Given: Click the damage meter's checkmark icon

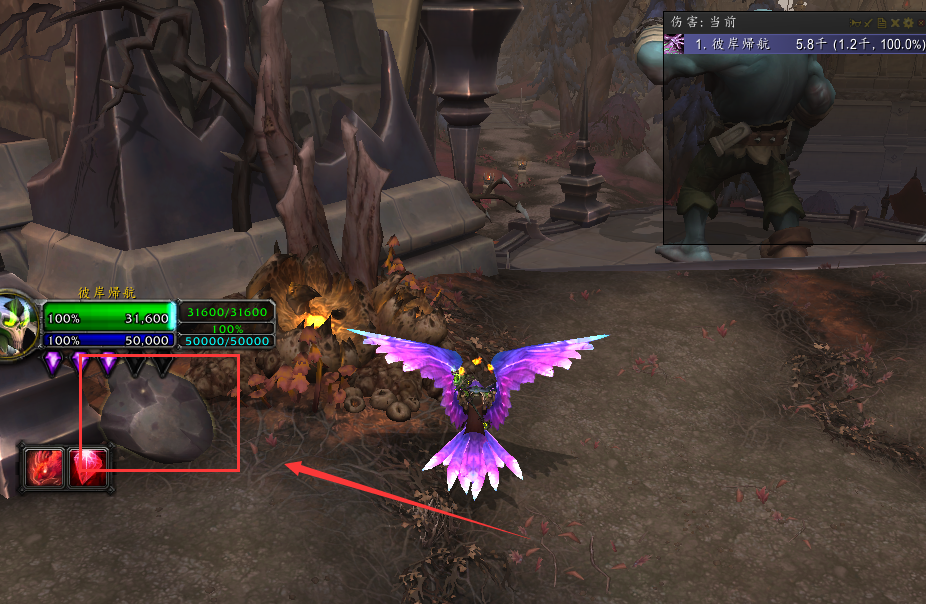Looking at the screenshot, I should coord(869,22).
